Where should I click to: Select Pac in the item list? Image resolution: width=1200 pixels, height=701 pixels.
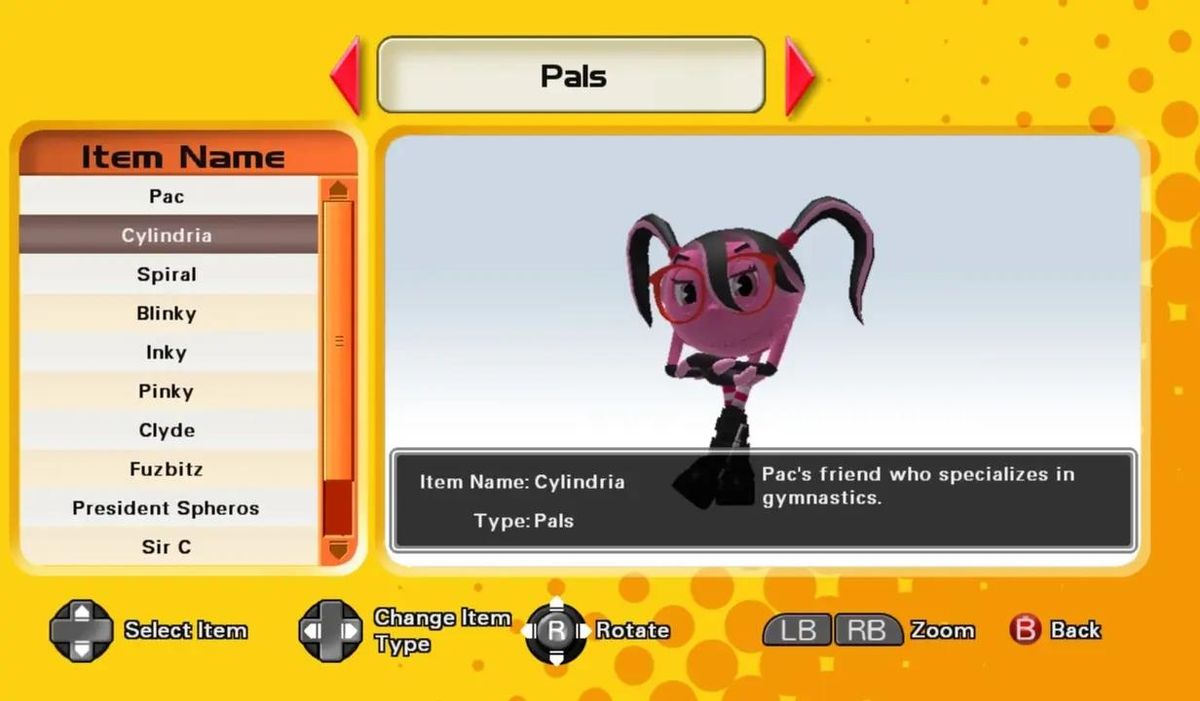(x=167, y=196)
